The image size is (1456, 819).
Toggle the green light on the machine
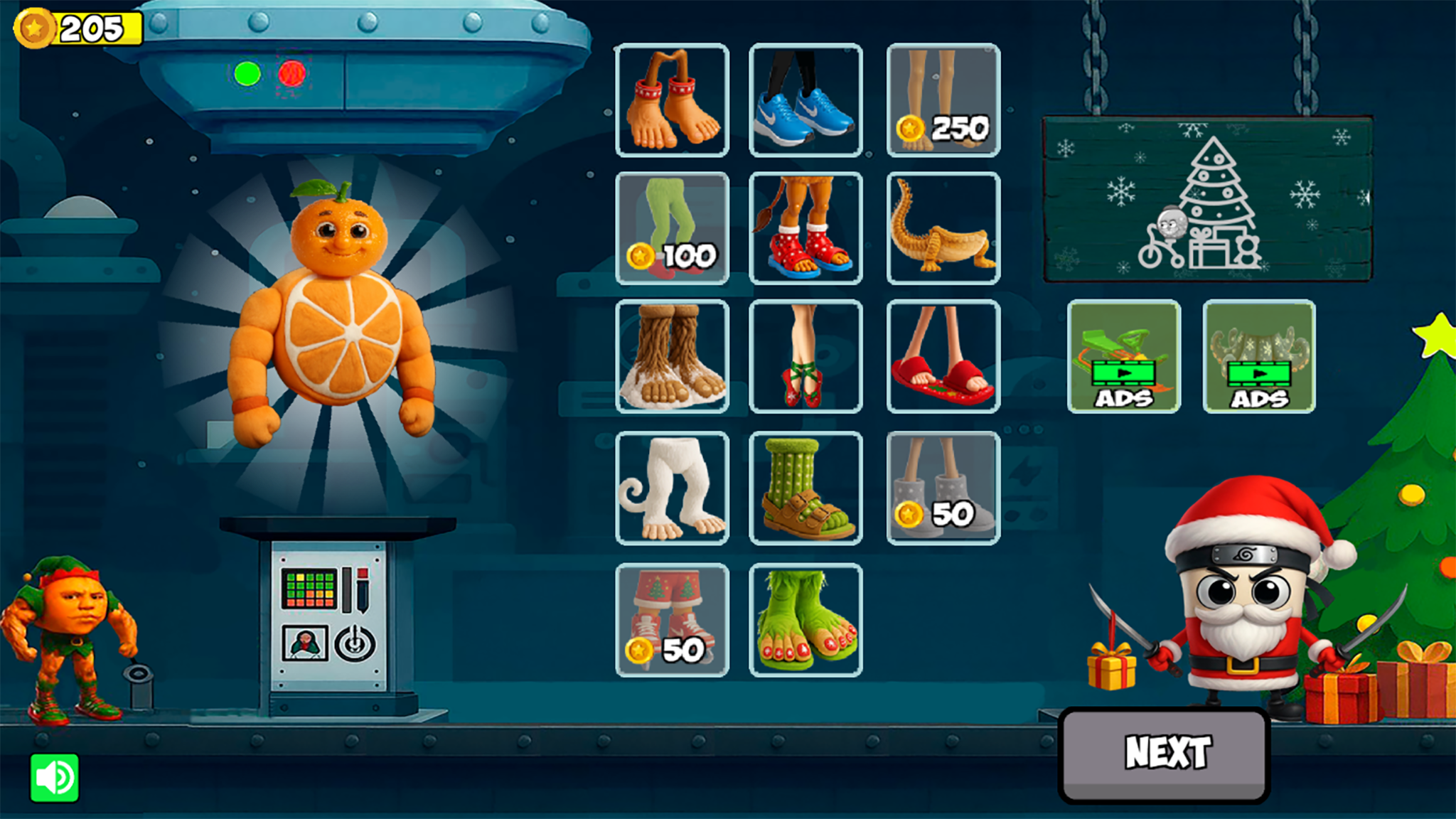247,73
